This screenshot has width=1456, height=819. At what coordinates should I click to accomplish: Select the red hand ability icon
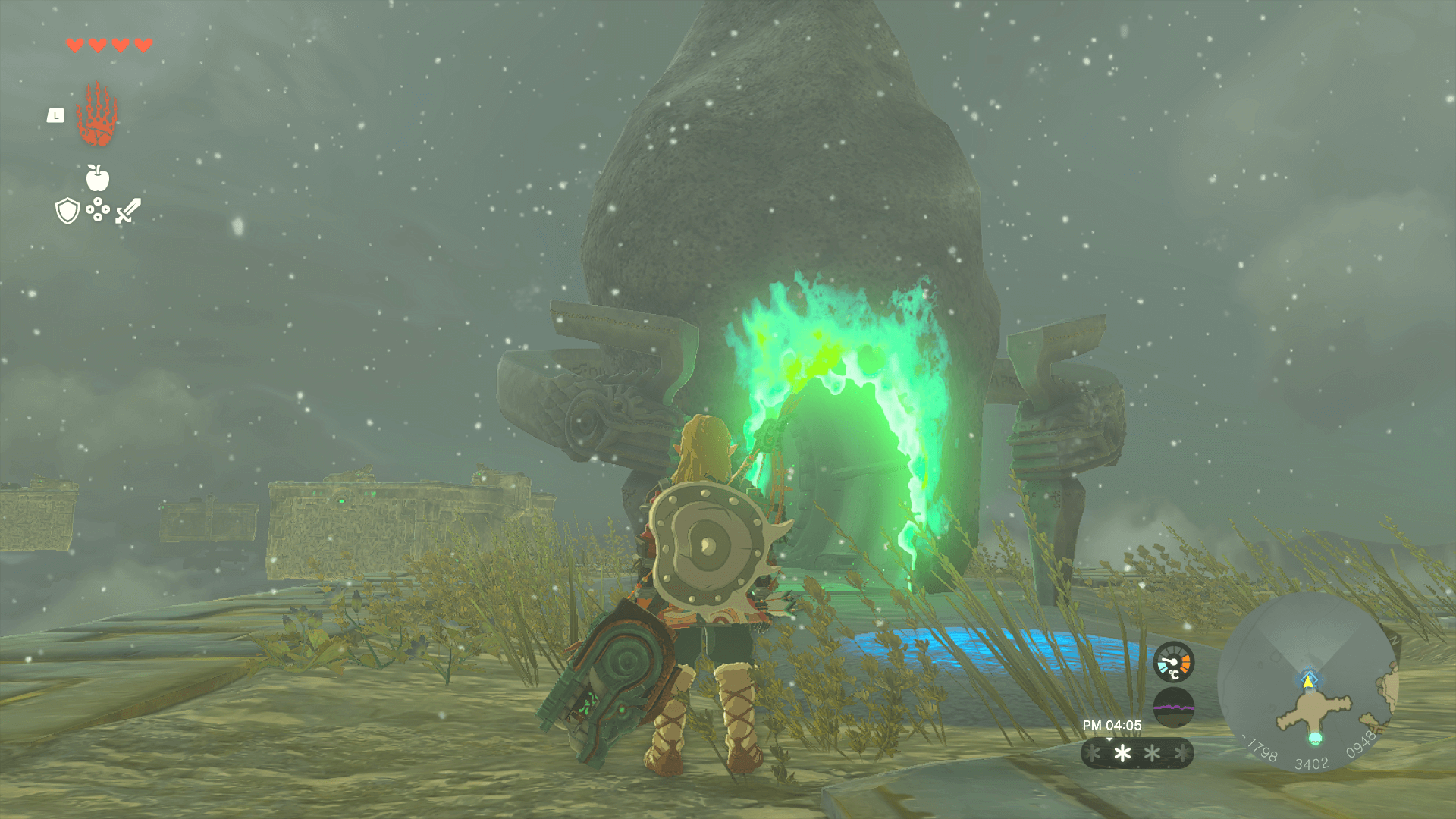coord(97,115)
